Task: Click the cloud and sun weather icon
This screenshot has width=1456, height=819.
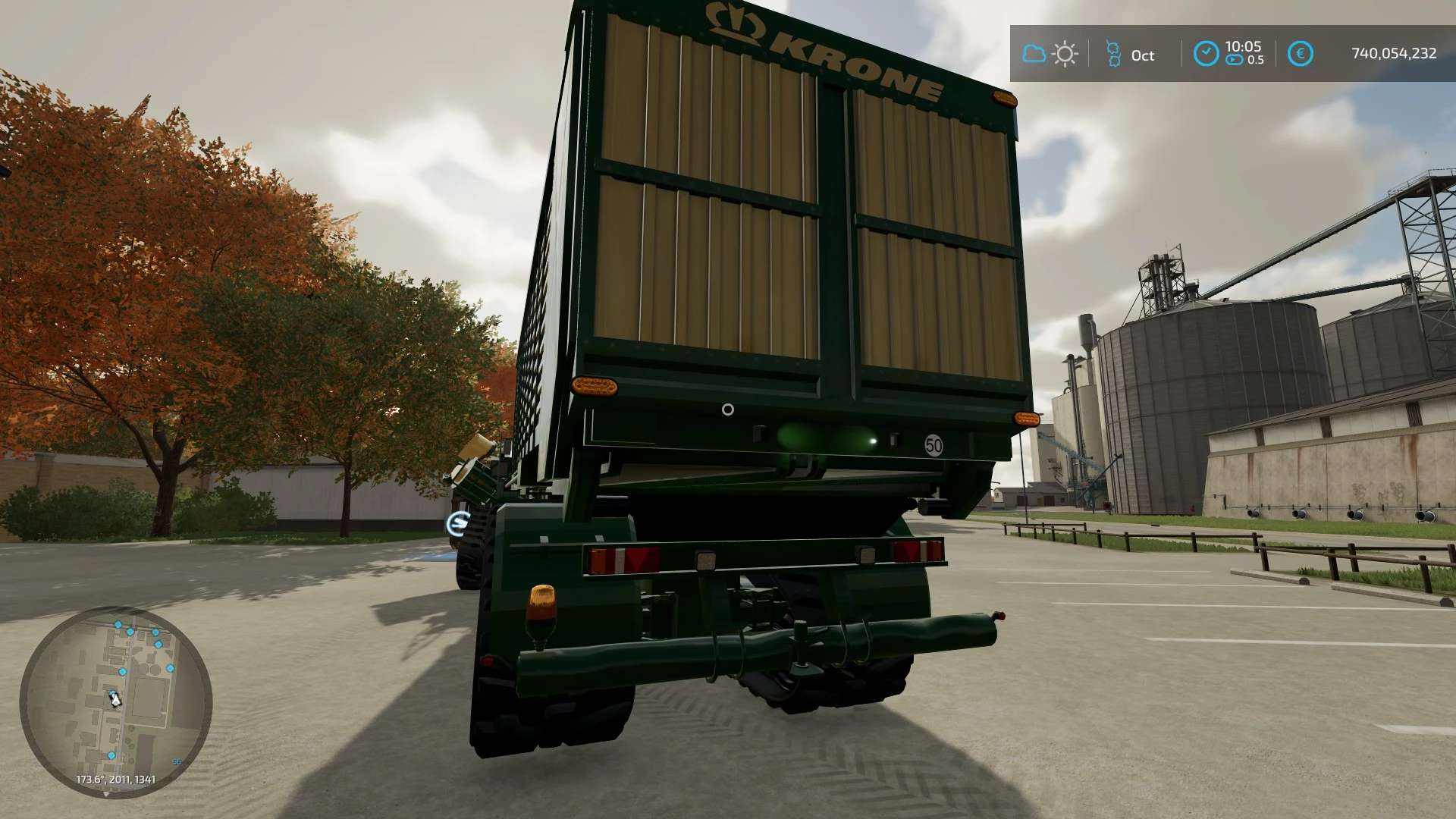Action: (x=1050, y=54)
